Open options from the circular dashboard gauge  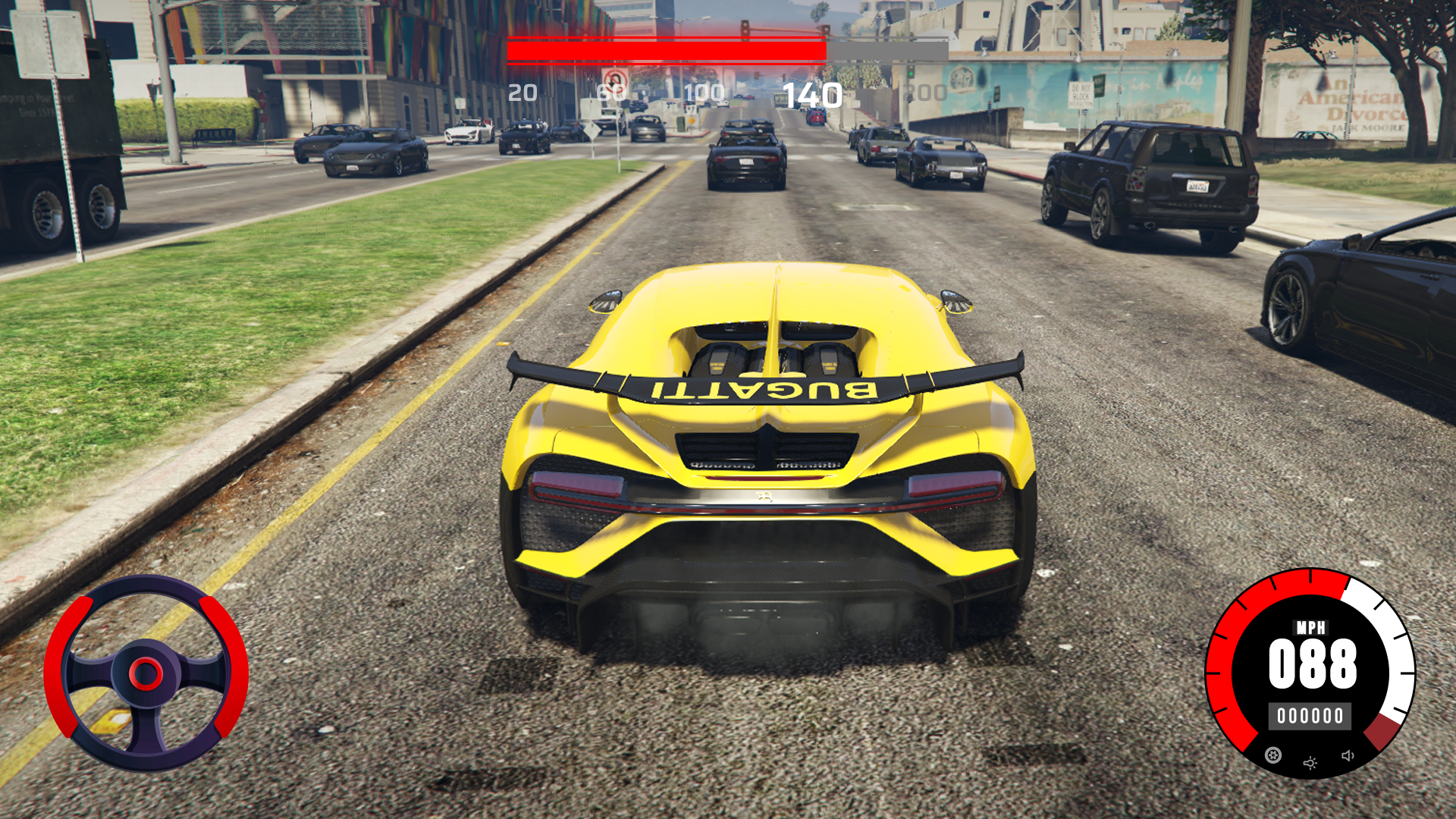pyautogui.click(x=1273, y=756)
